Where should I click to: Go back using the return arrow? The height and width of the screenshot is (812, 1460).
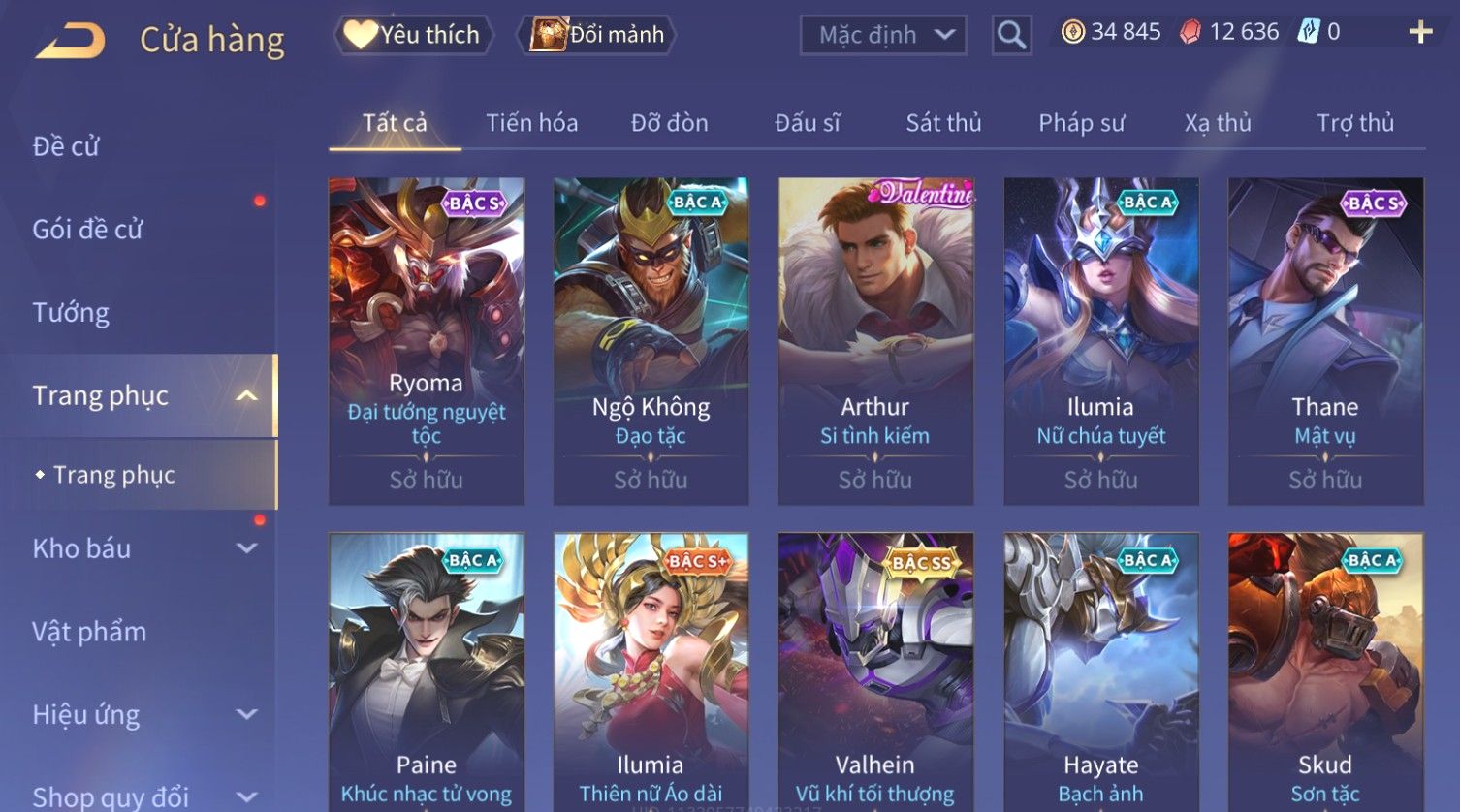[x=70, y=41]
